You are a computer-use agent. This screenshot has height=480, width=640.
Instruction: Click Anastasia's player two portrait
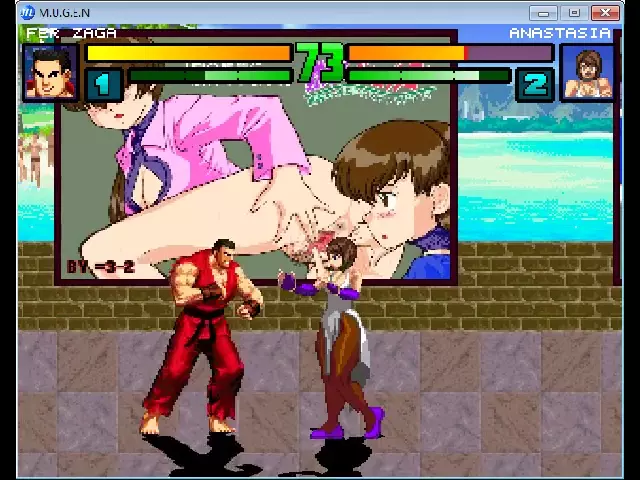point(588,72)
